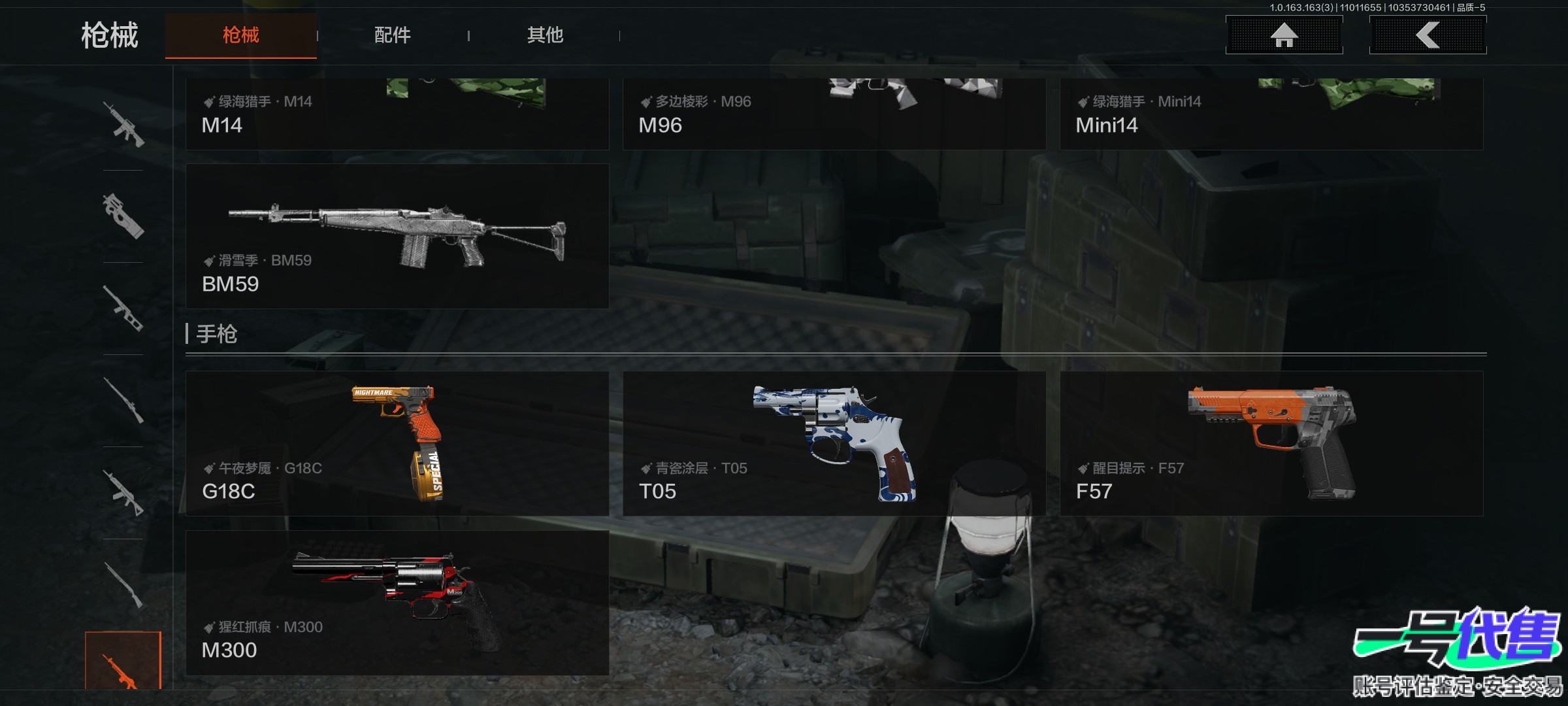Select the M300 revolver card

397,602
